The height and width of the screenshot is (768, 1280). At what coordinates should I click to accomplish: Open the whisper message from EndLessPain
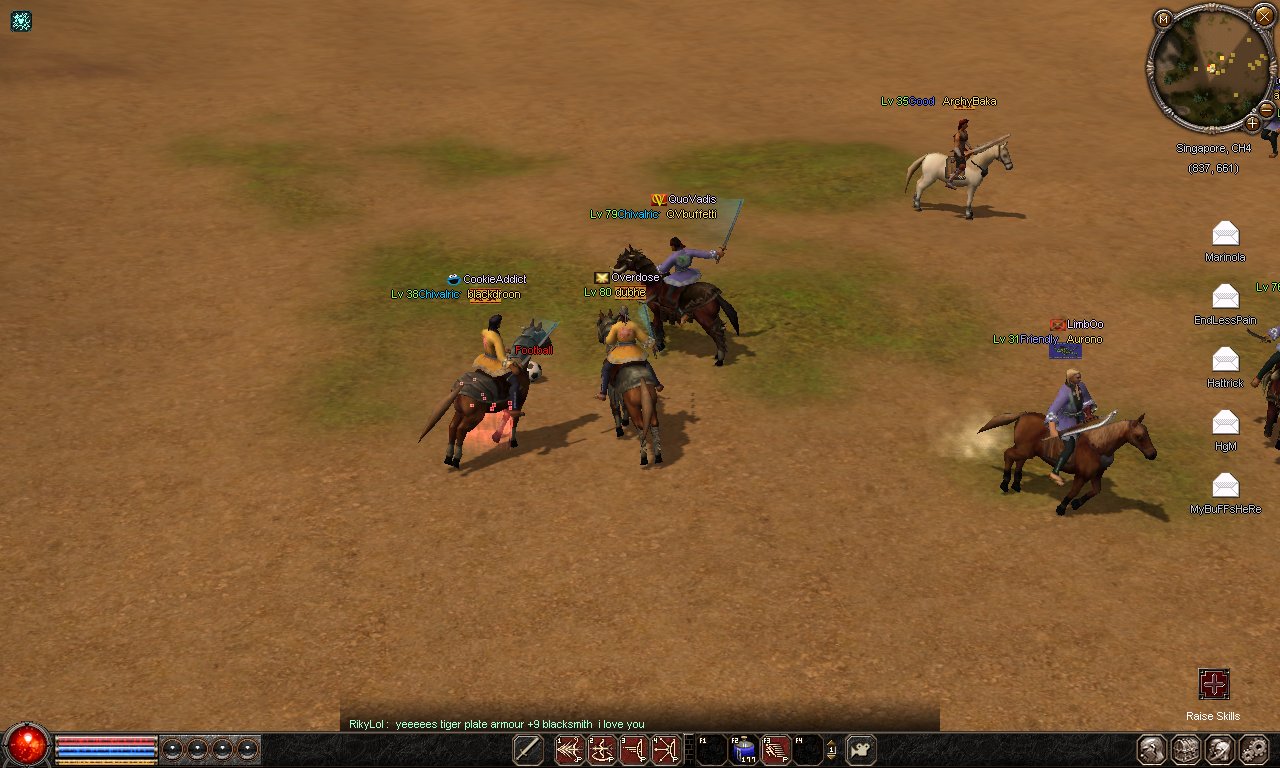tap(1225, 296)
